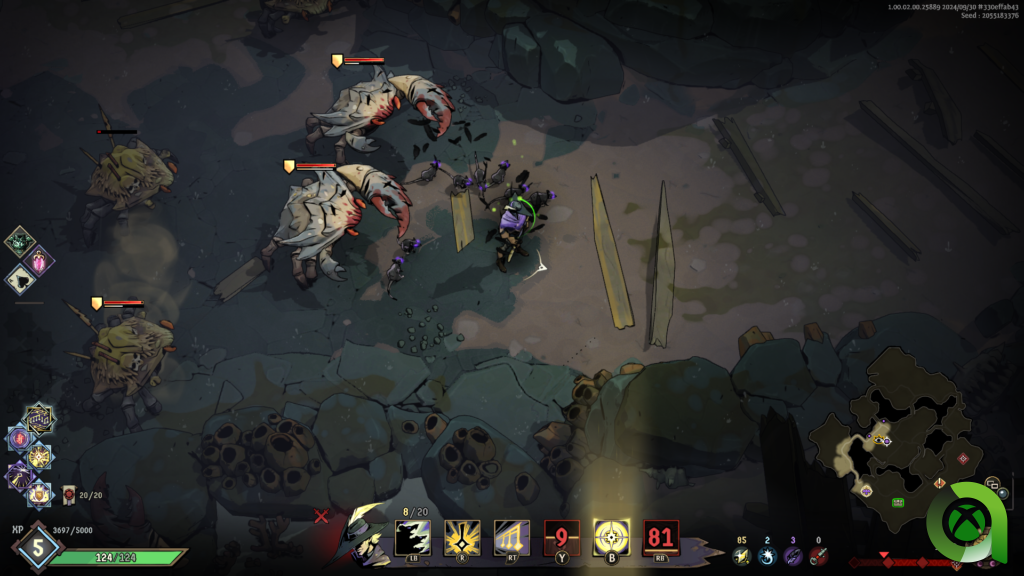The width and height of the screenshot is (1024, 576).
Task: Select the spade card buff icon
Action: click(19, 280)
